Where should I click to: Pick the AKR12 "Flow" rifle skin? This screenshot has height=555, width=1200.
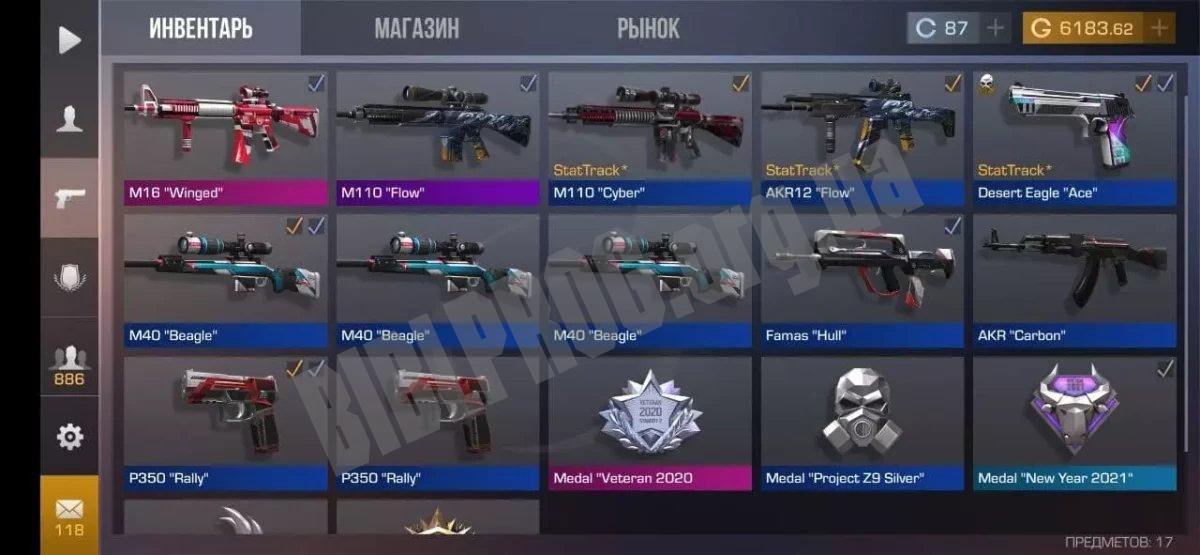(862, 137)
